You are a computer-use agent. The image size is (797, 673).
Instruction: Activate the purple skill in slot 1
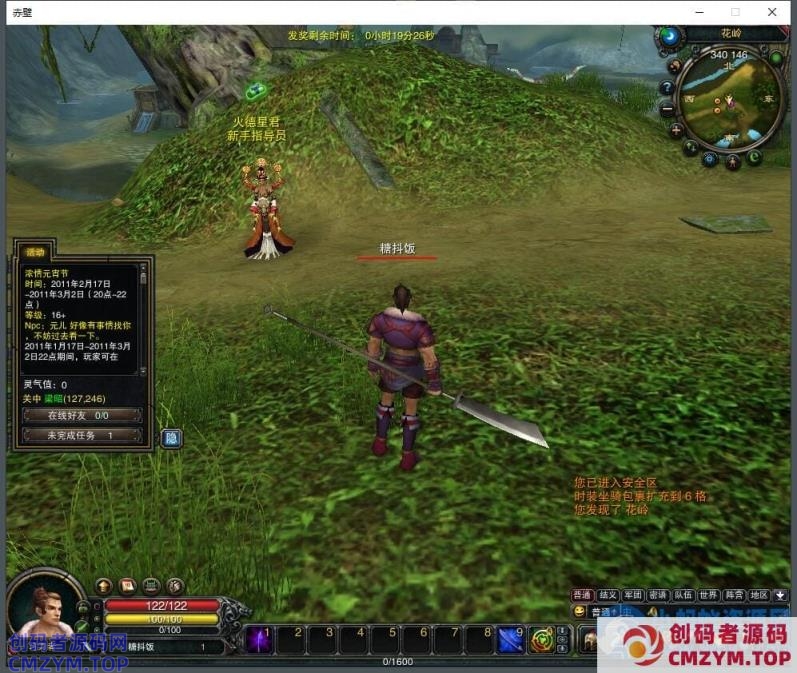click(x=260, y=638)
